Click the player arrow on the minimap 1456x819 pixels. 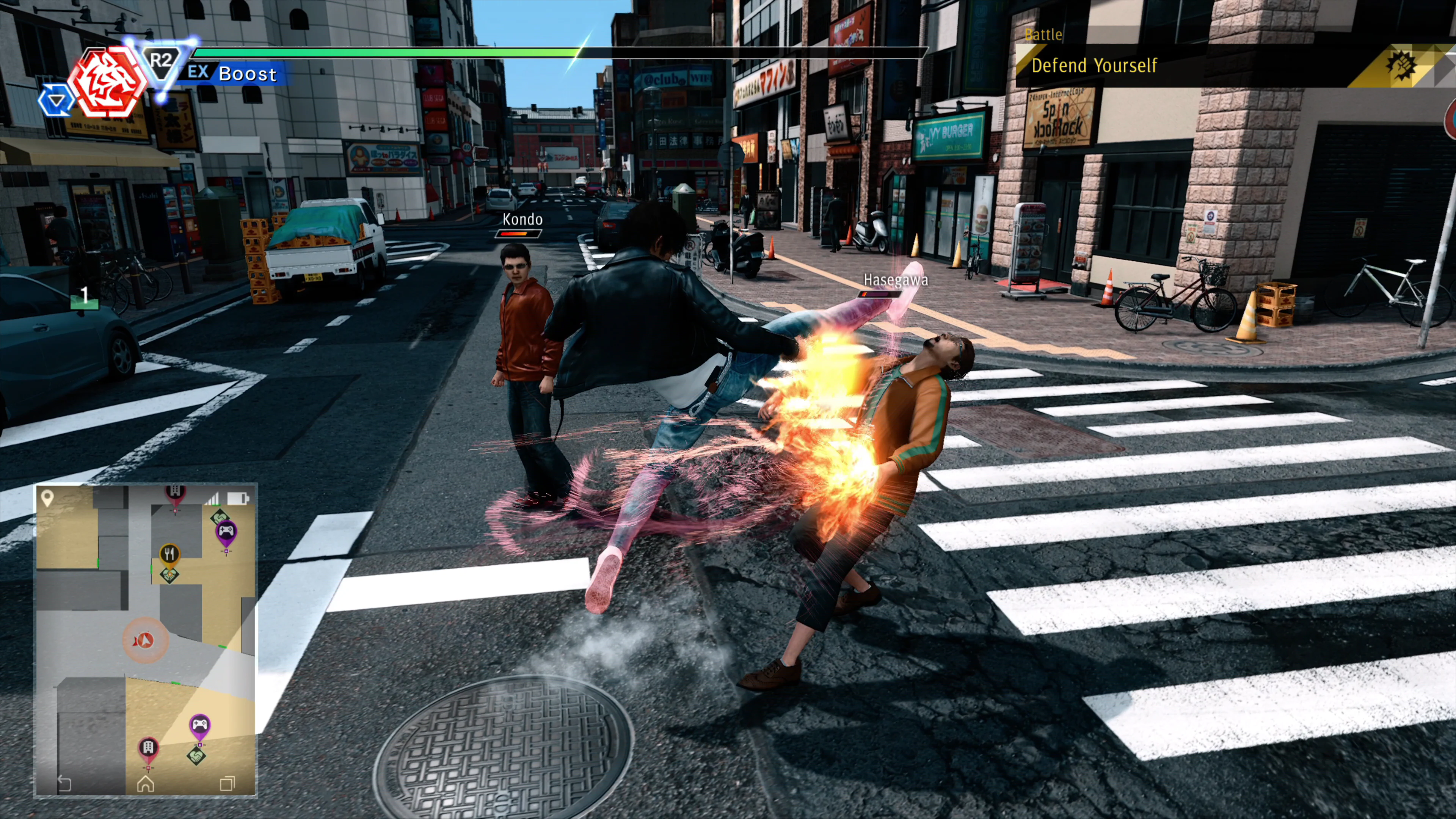pyautogui.click(x=145, y=640)
